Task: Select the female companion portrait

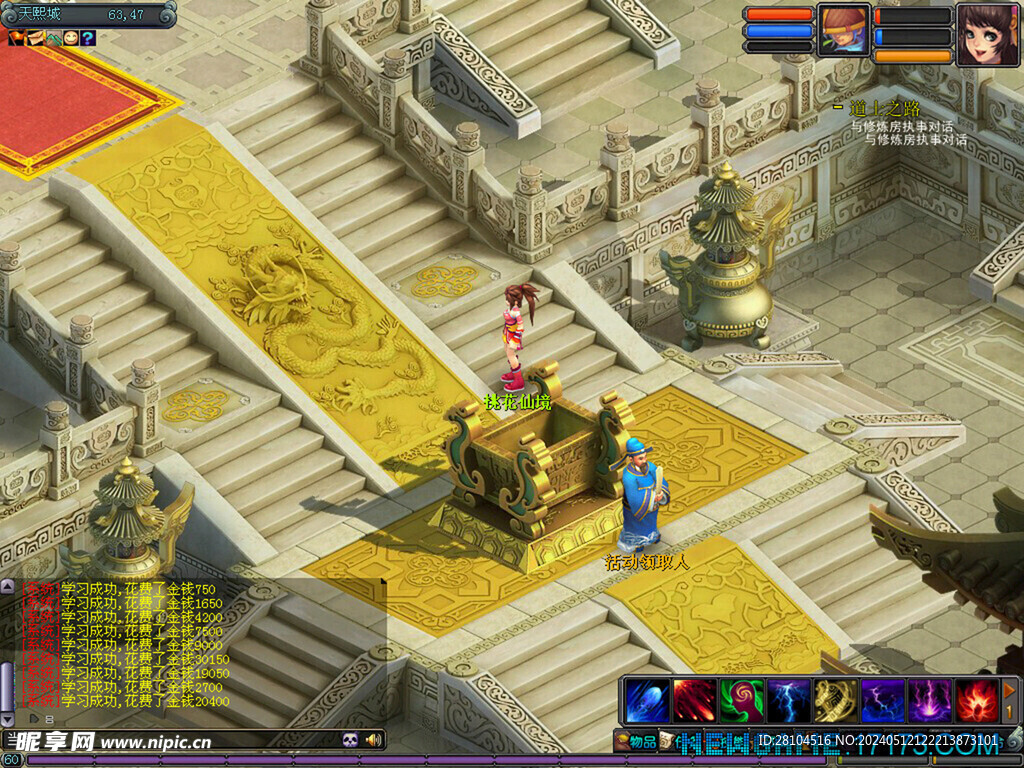Action: click(x=988, y=34)
